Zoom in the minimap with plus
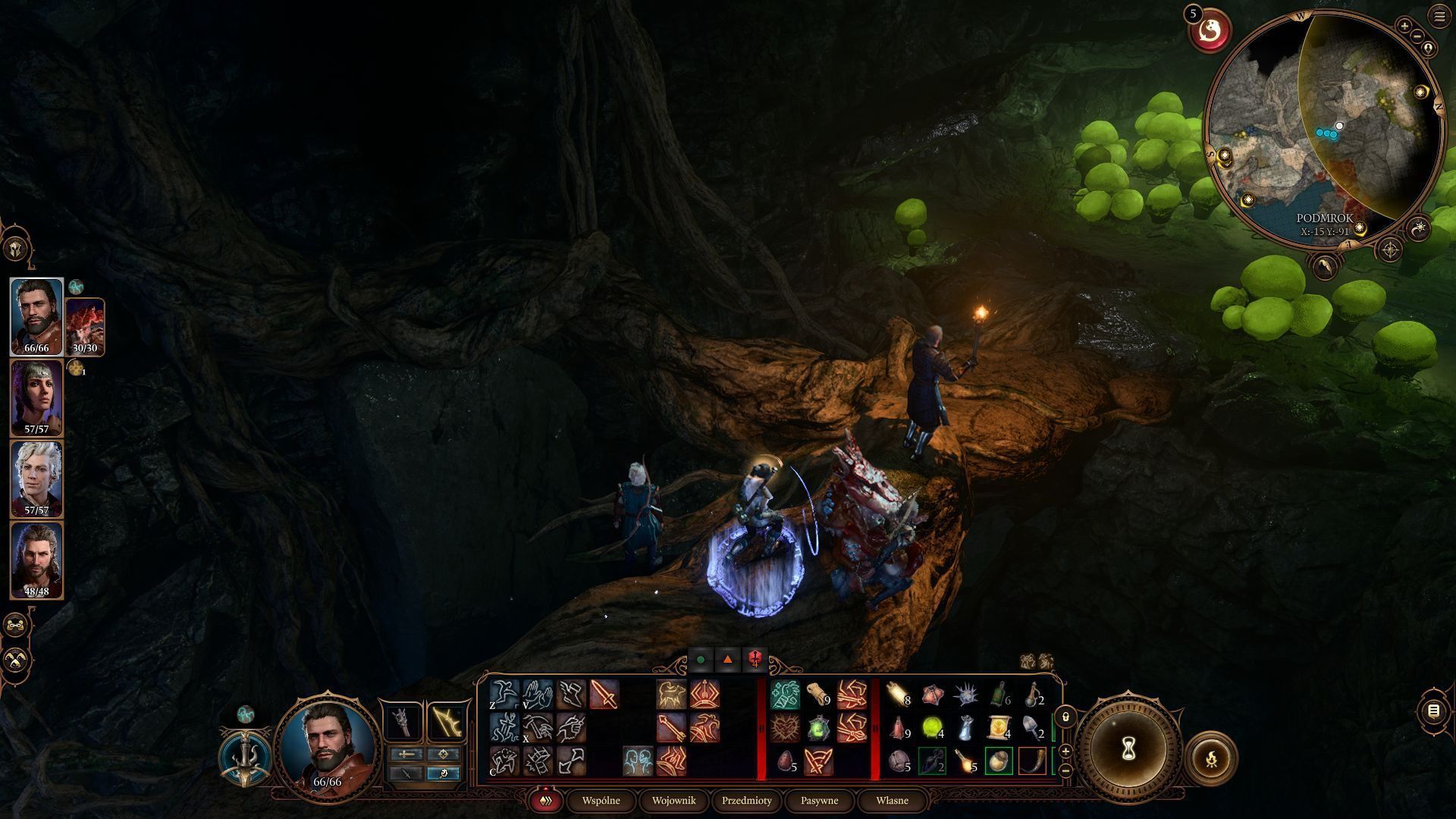Viewport: 1456px width, 819px height. 1404,27
